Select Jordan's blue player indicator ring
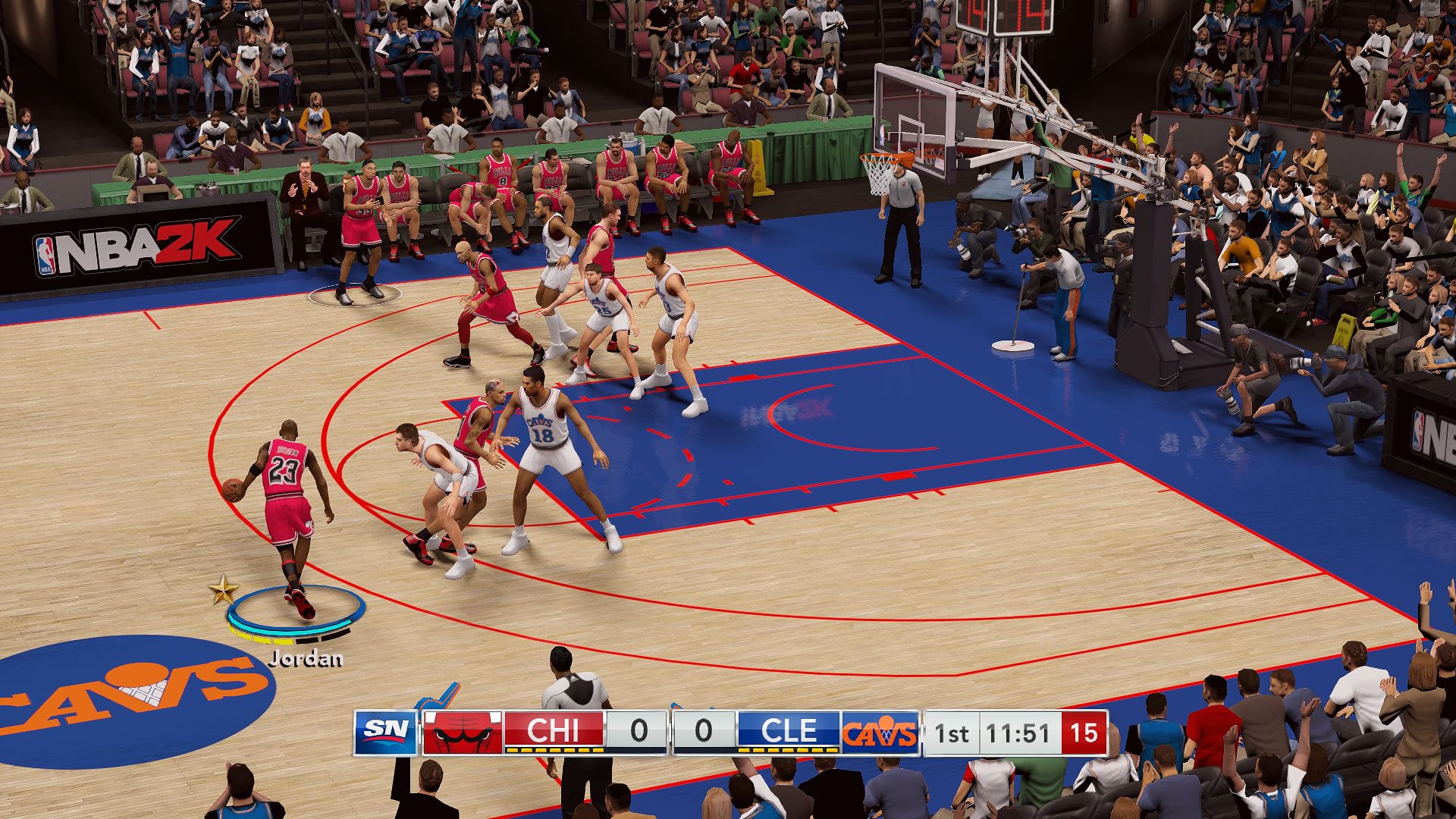This screenshot has width=1456, height=819. (296, 611)
